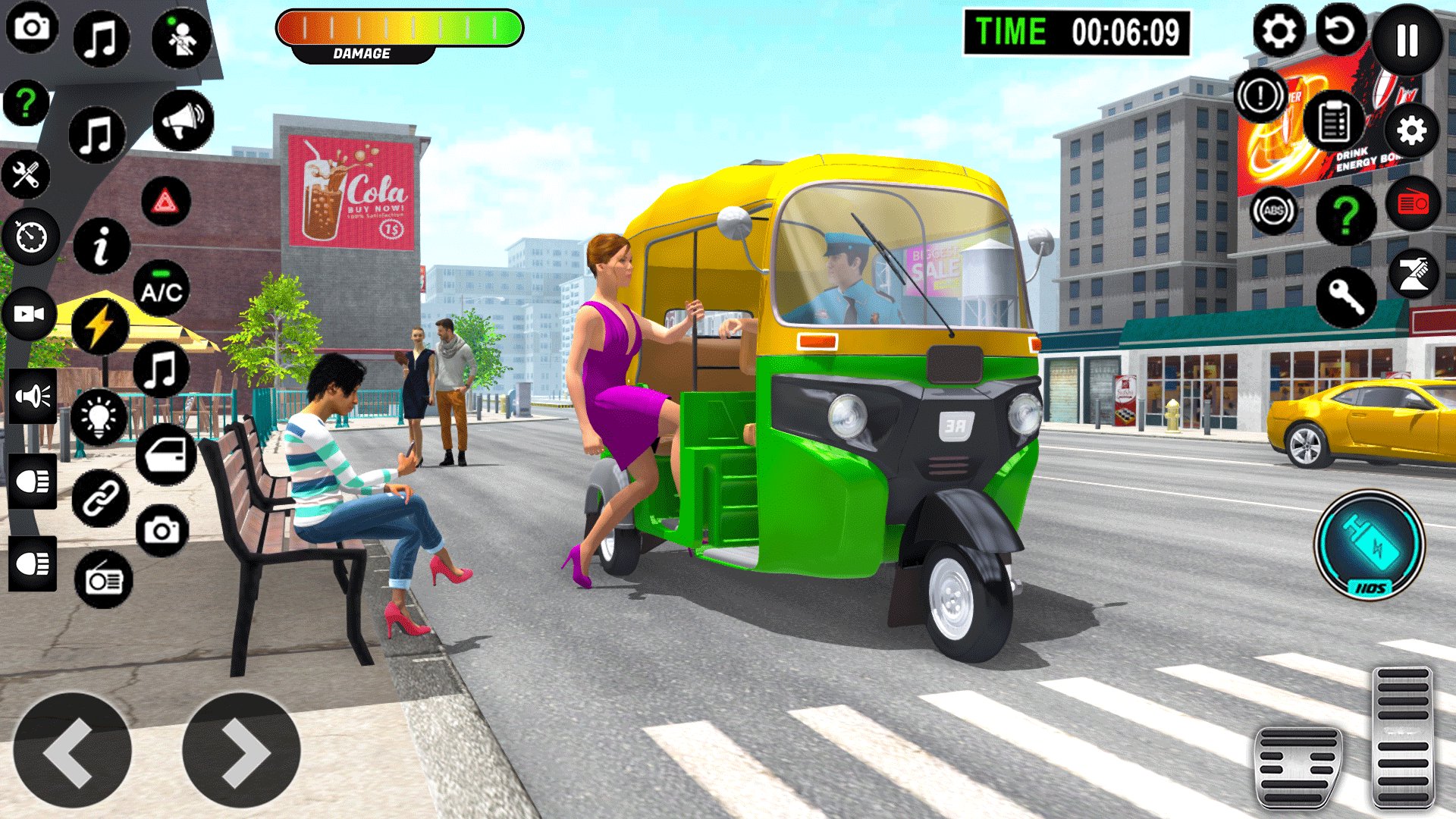The image size is (1456, 819).
Task: Open the clipboard checklist icon
Action: (1334, 121)
